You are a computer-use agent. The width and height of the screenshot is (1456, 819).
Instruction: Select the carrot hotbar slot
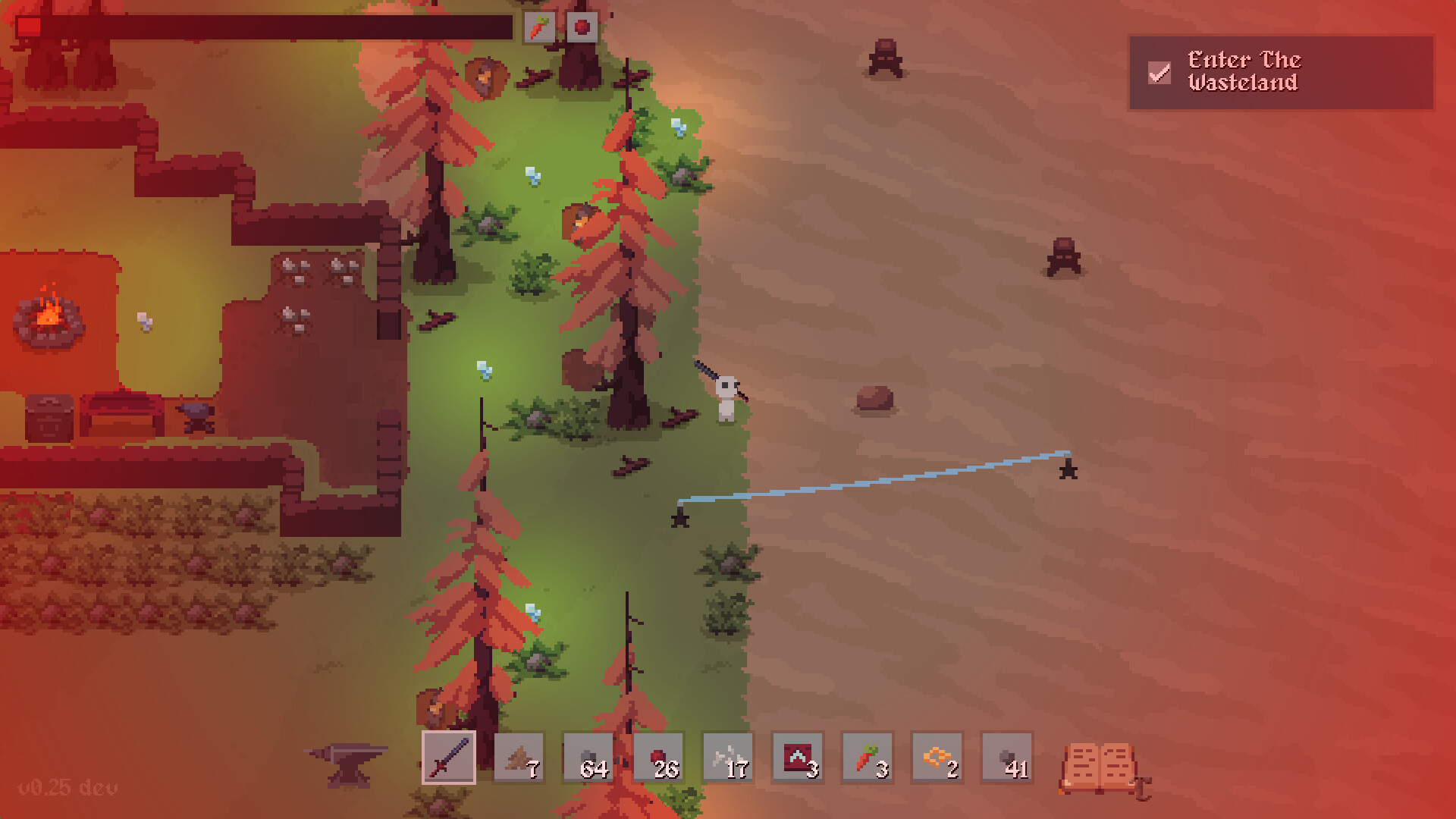[868, 757]
